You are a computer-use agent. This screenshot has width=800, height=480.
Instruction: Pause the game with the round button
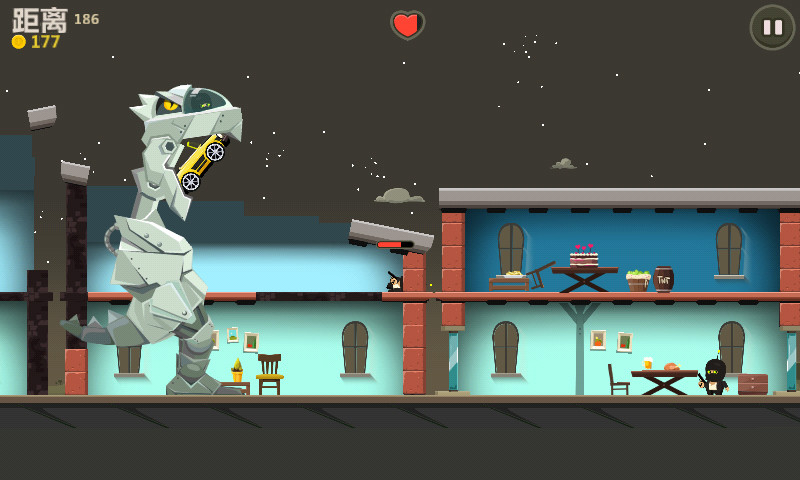coord(772,27)
